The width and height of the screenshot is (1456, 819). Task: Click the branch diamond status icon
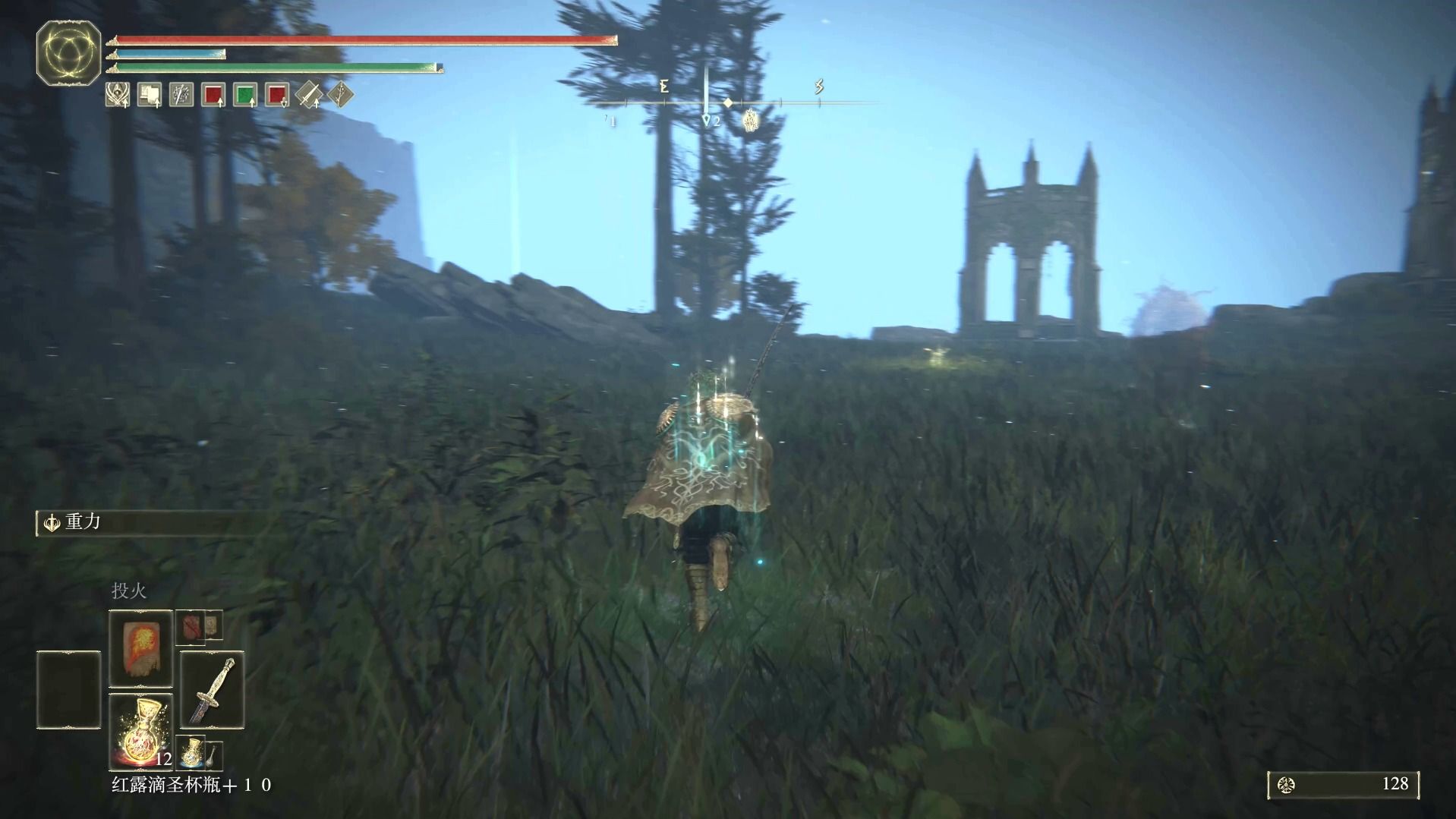pyautogui.click(x=341, y=95)
